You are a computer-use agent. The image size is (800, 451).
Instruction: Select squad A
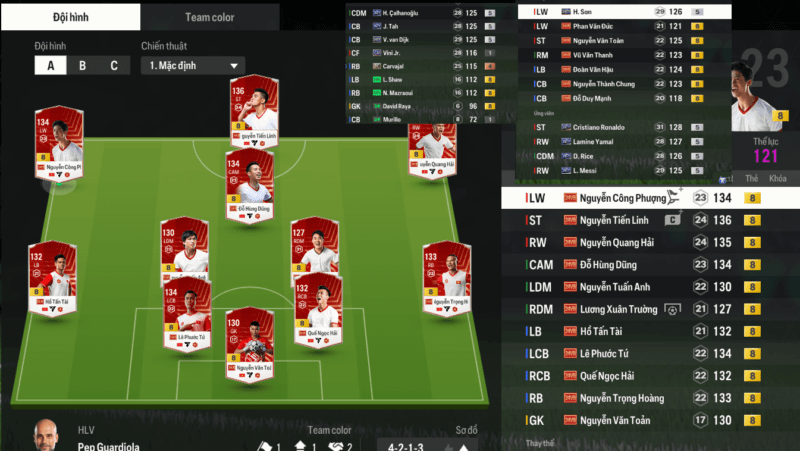[x=50, y=66]
